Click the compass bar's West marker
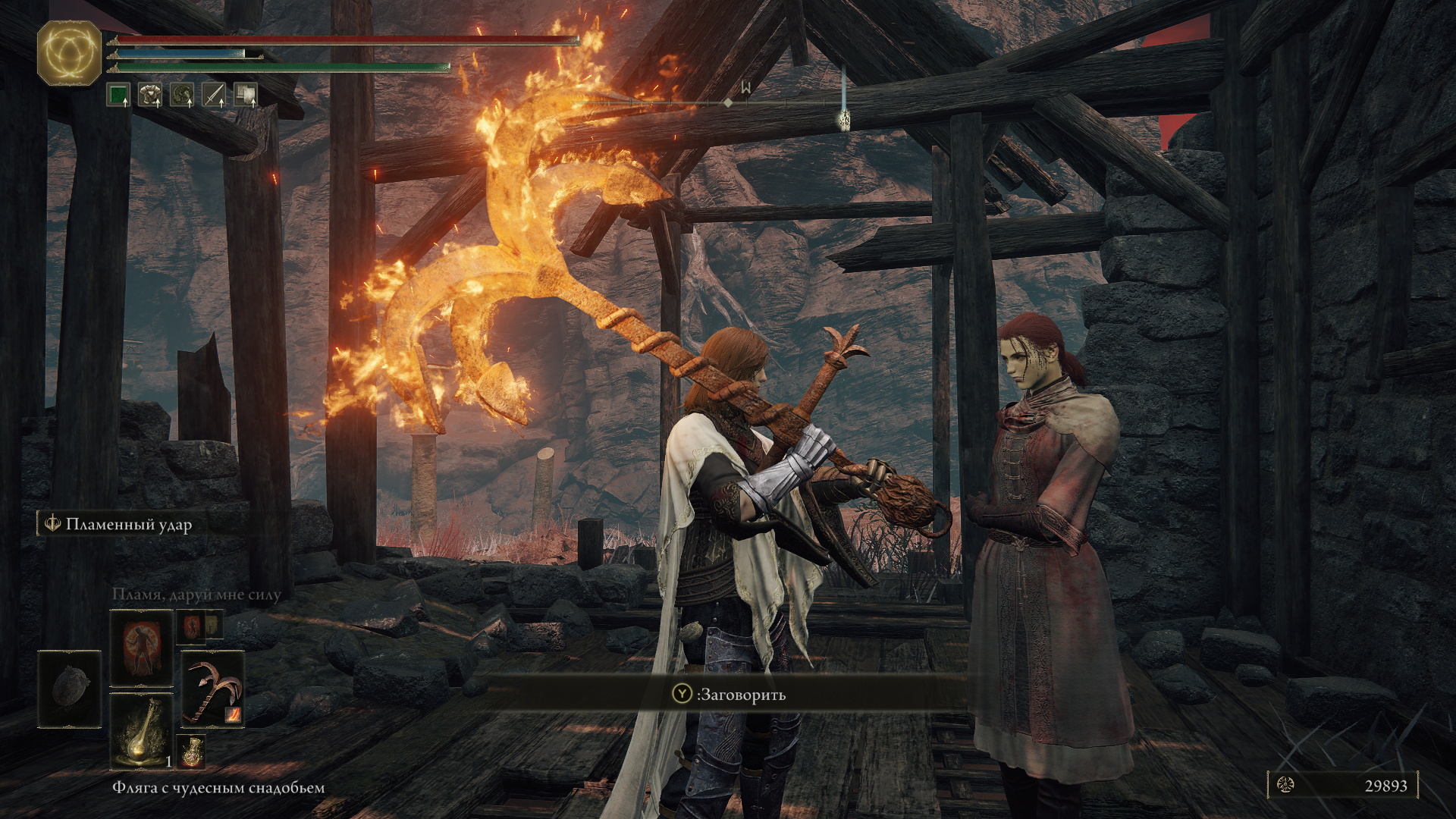The height and width of the screenshot is (819, 1456). (746, 88)
